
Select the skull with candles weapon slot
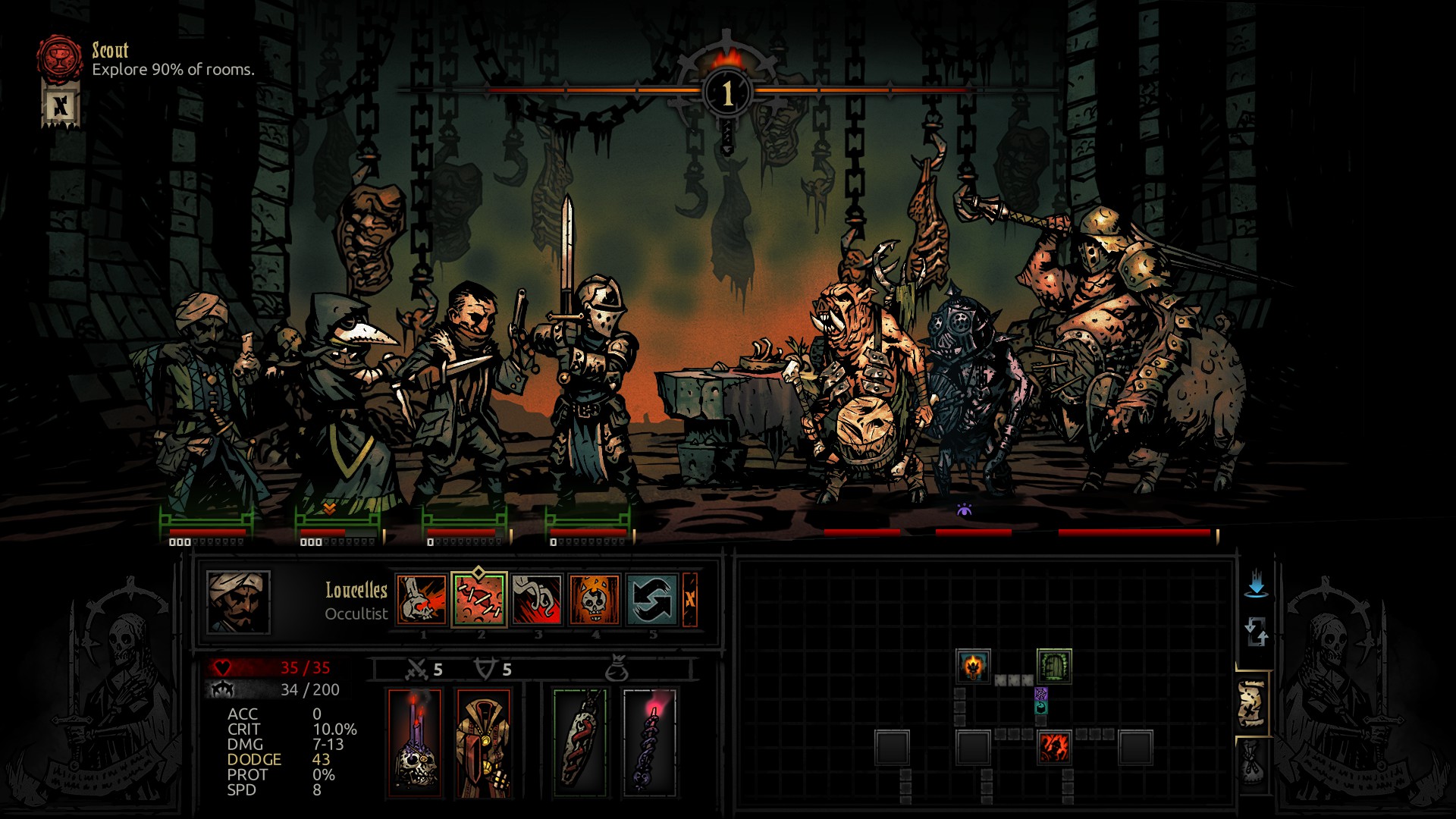[415, 743]
